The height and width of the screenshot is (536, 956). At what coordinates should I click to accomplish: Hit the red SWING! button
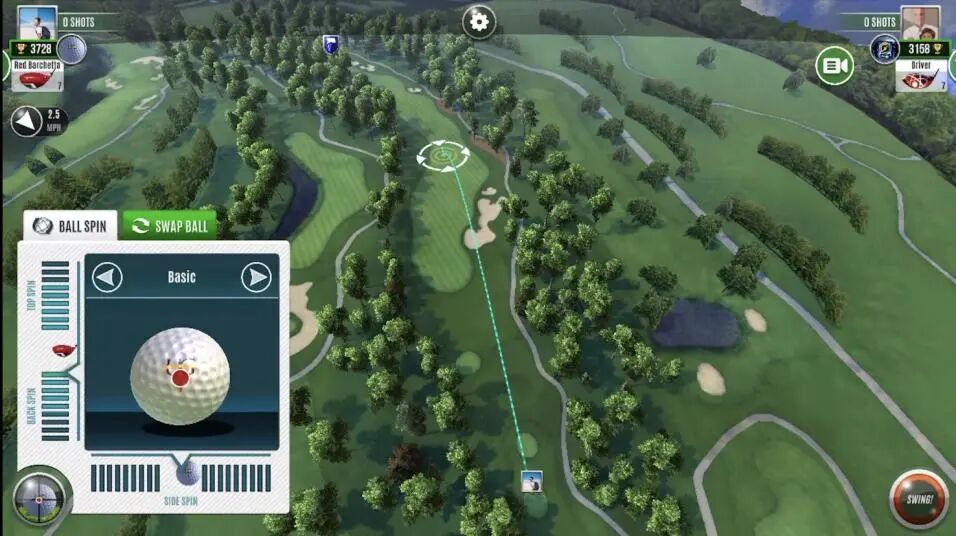click(x=918, y=499)
